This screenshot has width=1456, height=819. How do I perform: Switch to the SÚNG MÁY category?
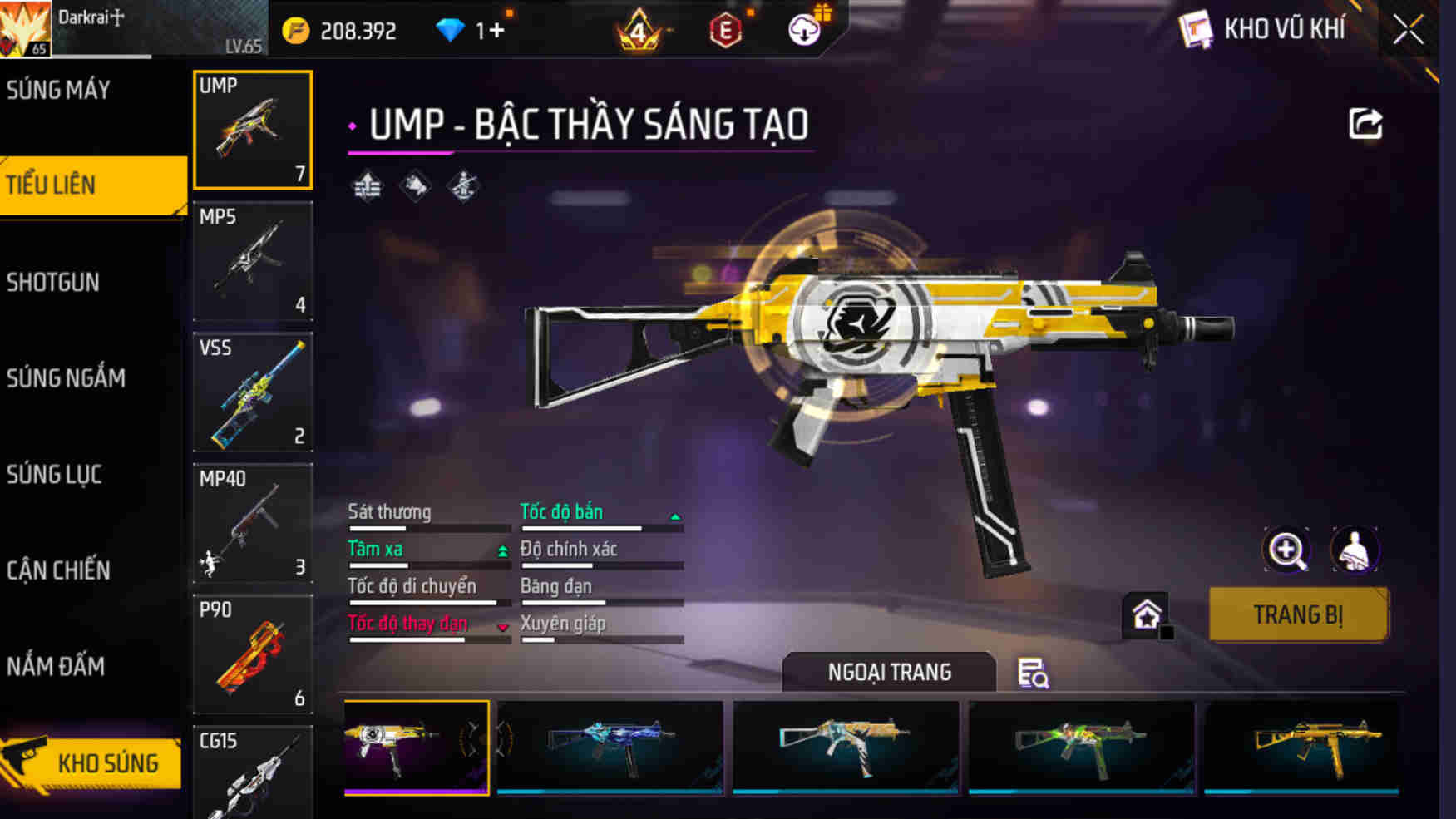tap(58, 90)
